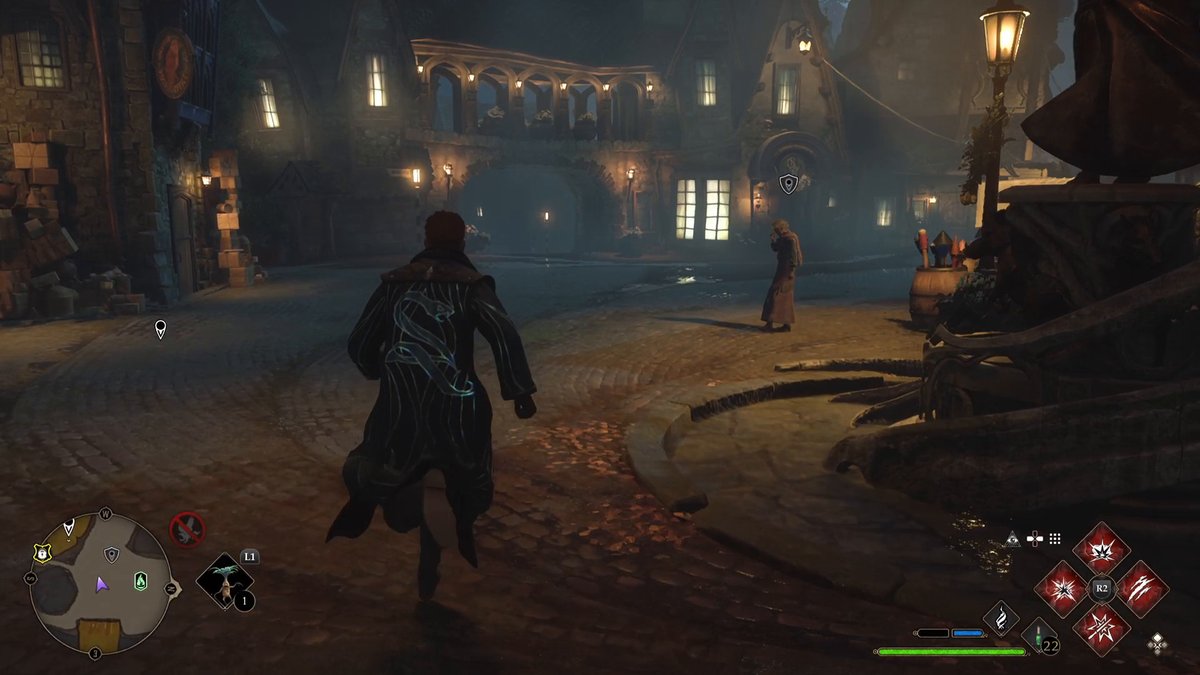1200x675 pixels.
Task: Activate the left starburst spell slot
Action: (x=1060, y=589)
